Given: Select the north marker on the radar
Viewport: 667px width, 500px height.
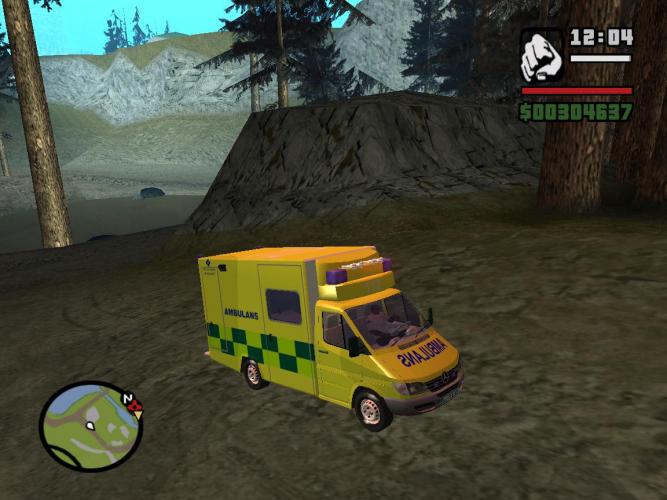Looking at the screenshot, I should point(128,399).
